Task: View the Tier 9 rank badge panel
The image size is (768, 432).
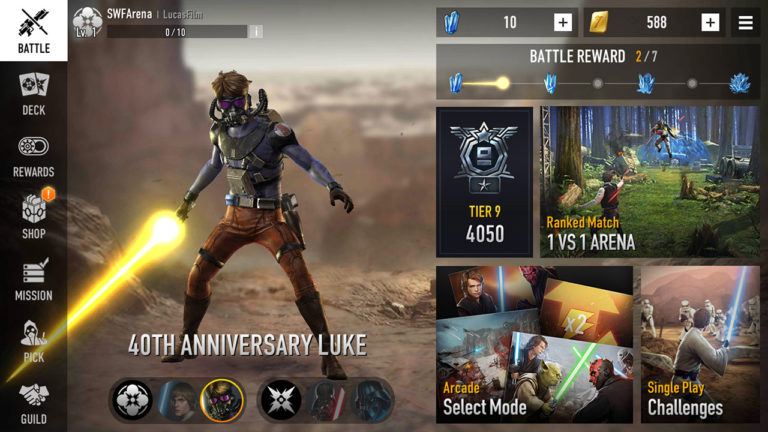Action: point(484,181)
